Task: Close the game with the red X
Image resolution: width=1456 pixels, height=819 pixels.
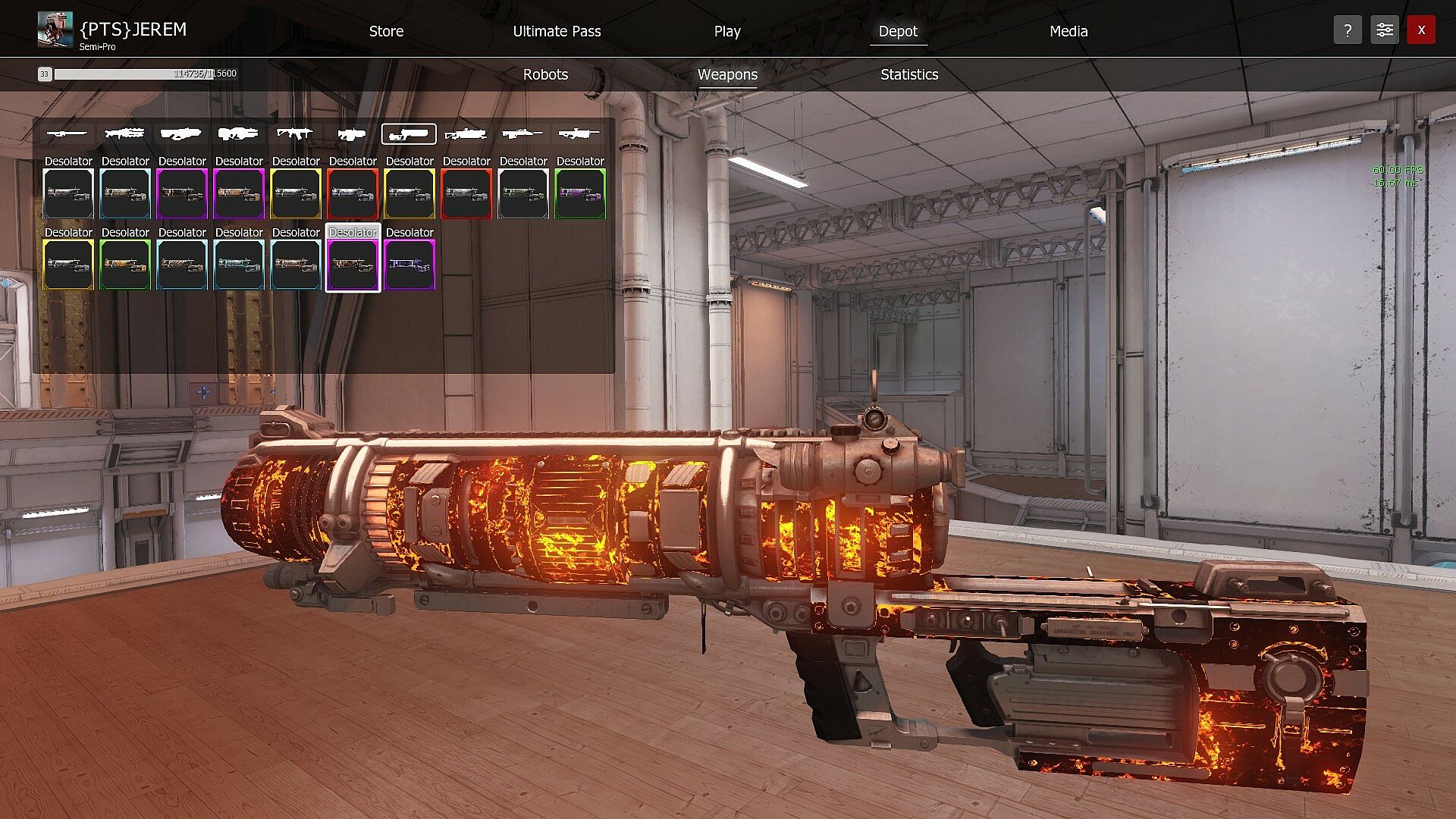Action: [1421, 30]
